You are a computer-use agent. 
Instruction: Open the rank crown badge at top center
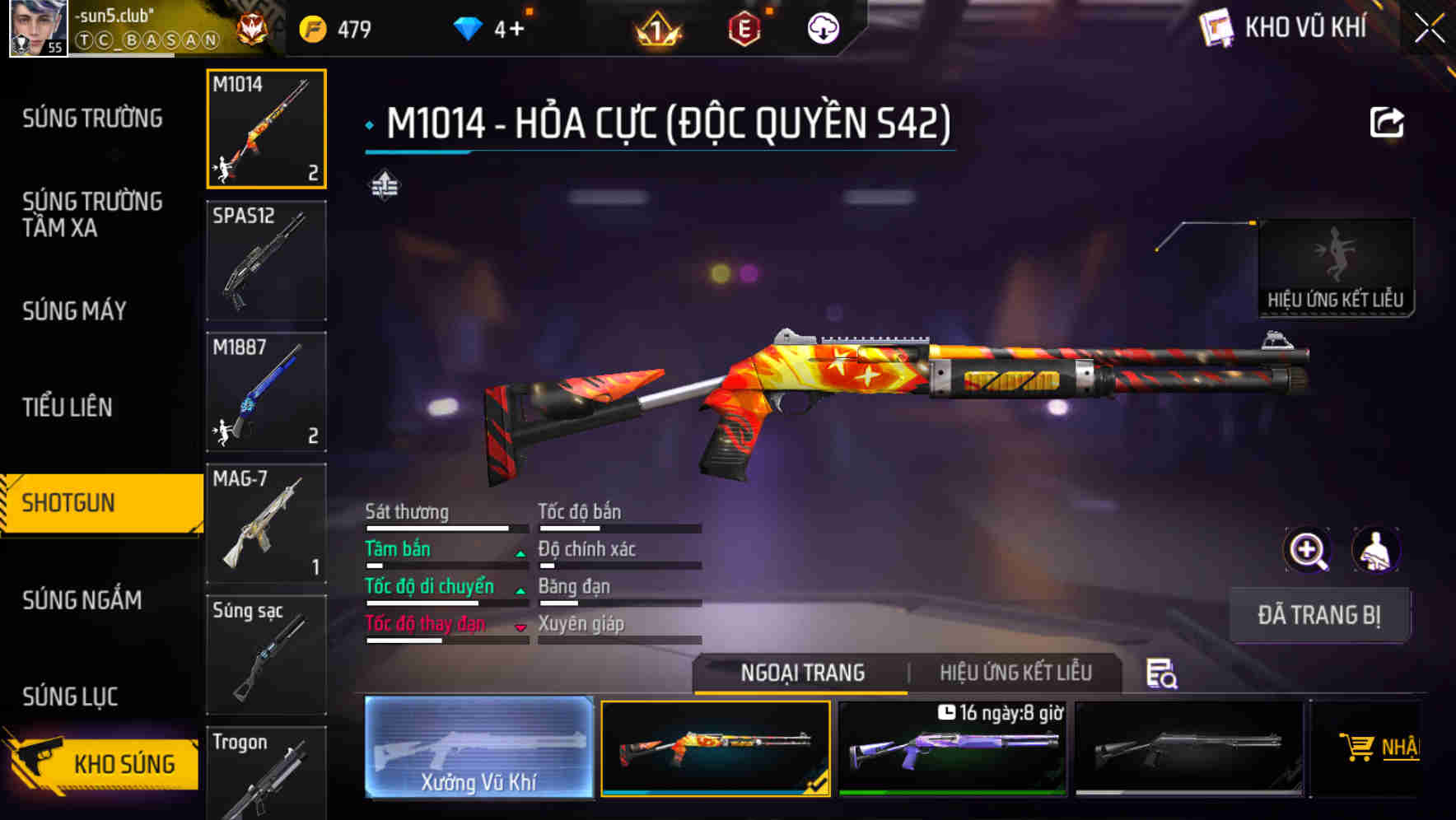[655, 29]
